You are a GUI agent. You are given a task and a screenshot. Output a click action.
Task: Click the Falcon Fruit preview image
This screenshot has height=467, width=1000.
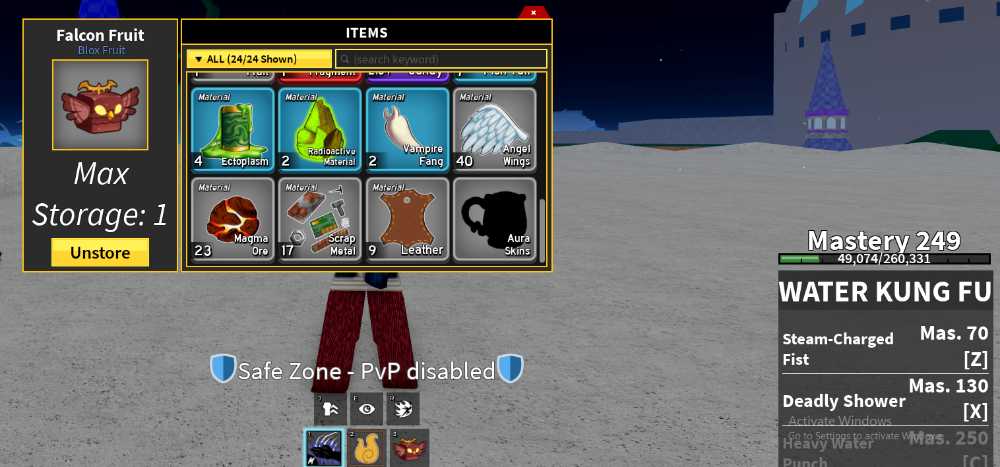click(x=100, y=106)
